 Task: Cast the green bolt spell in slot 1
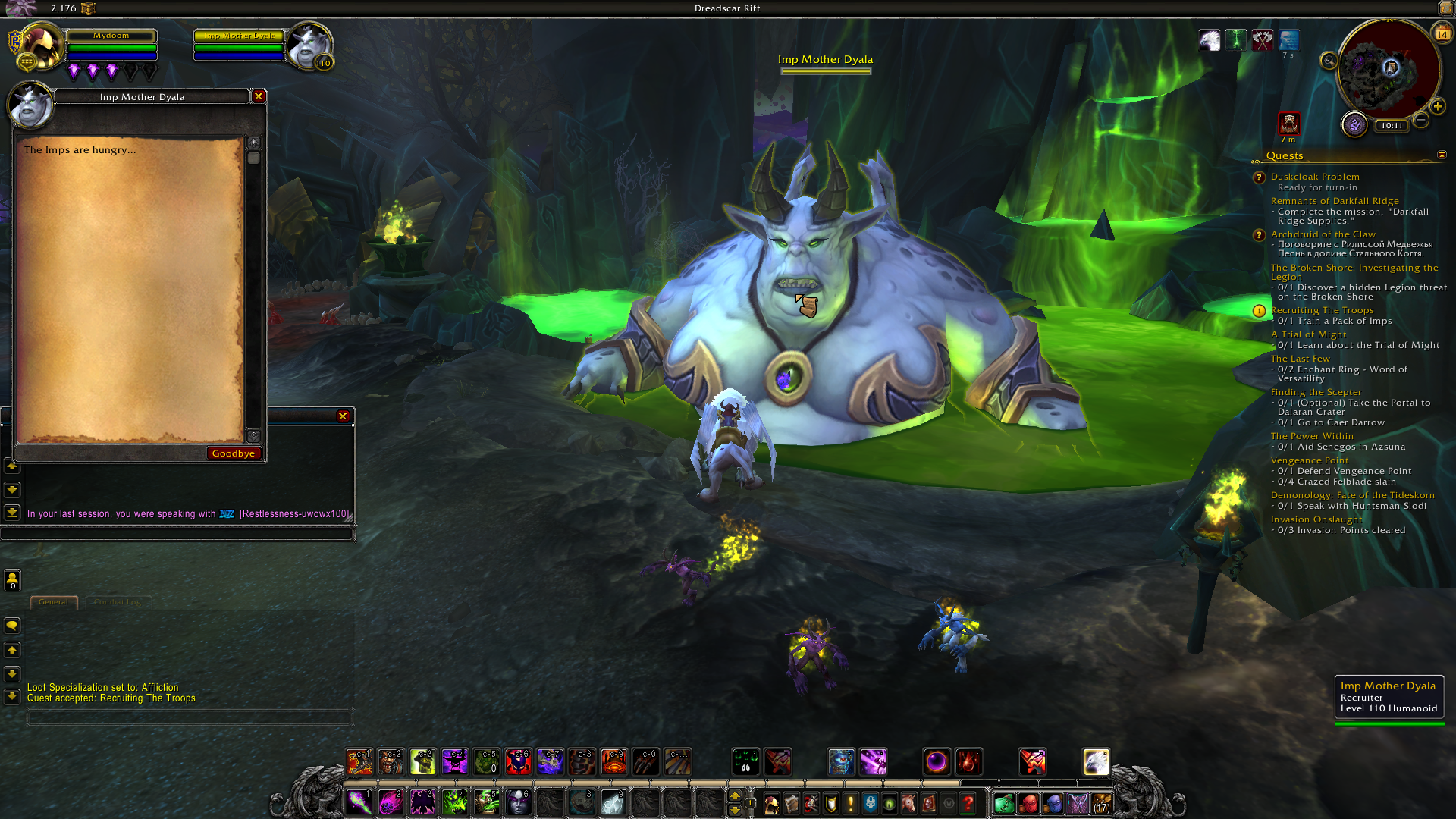click(359, 802)
